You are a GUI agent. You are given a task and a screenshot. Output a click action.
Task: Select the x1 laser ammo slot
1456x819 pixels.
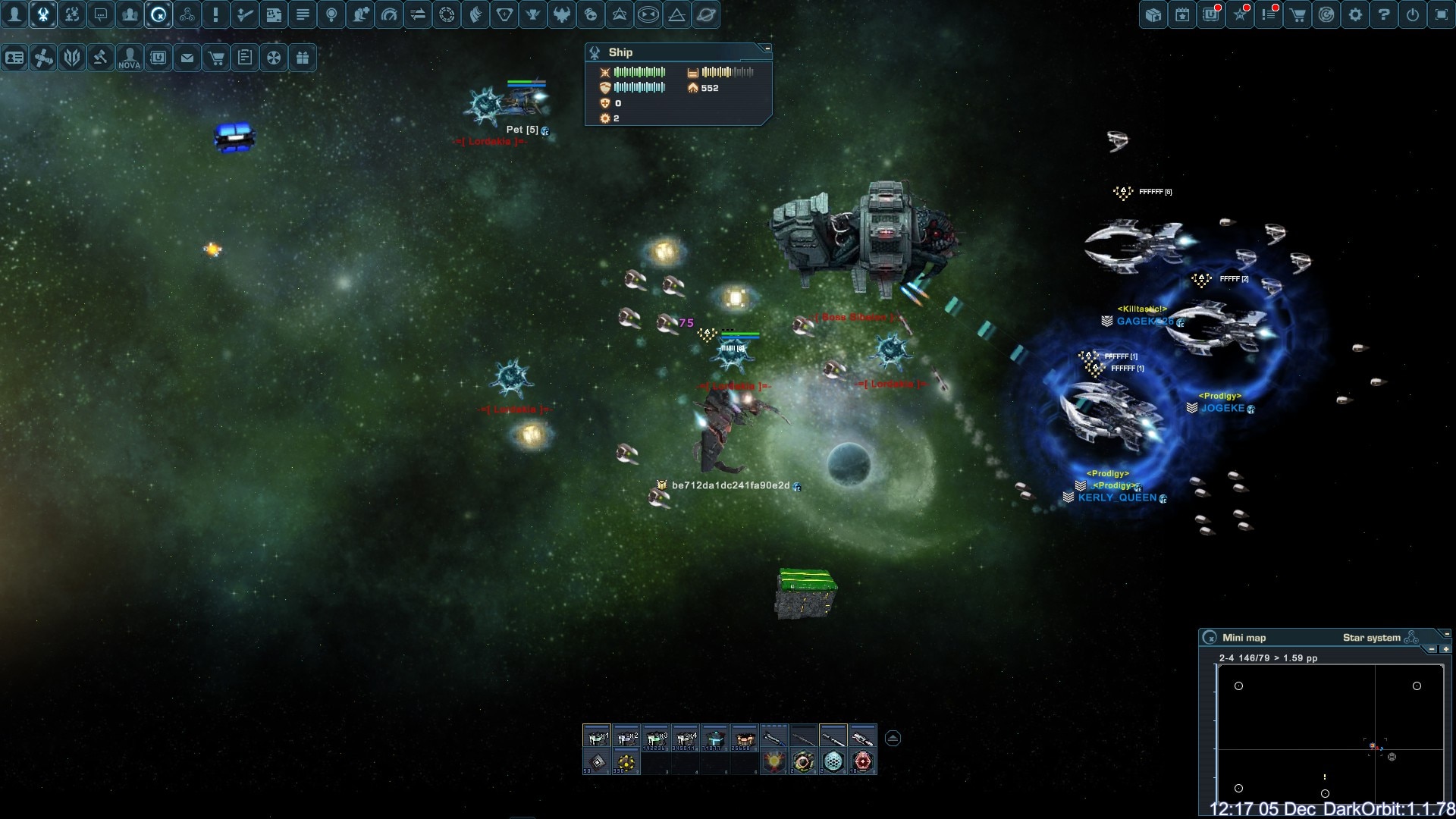[597, 737]
